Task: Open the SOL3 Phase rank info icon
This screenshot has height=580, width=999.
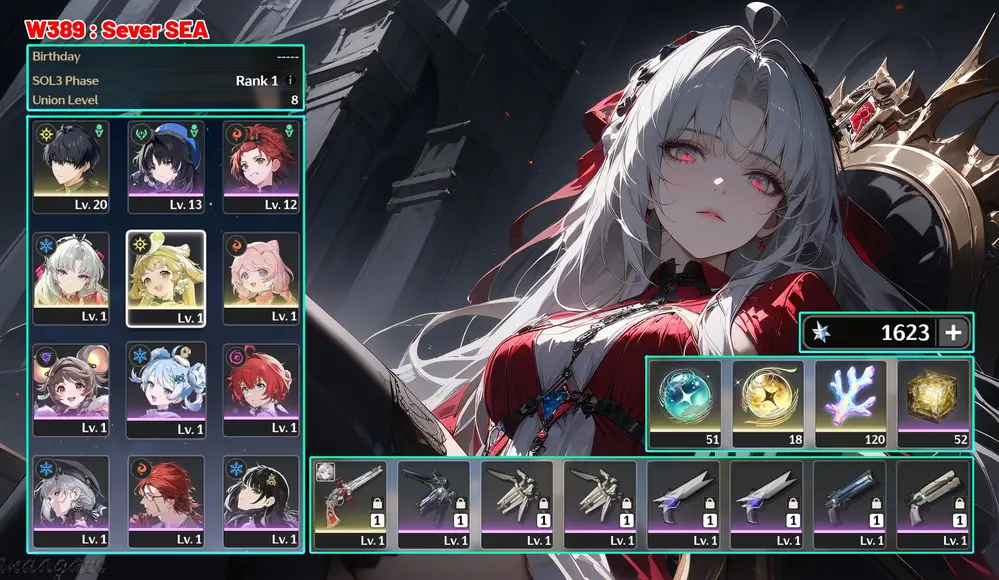Action: [290, 80]
